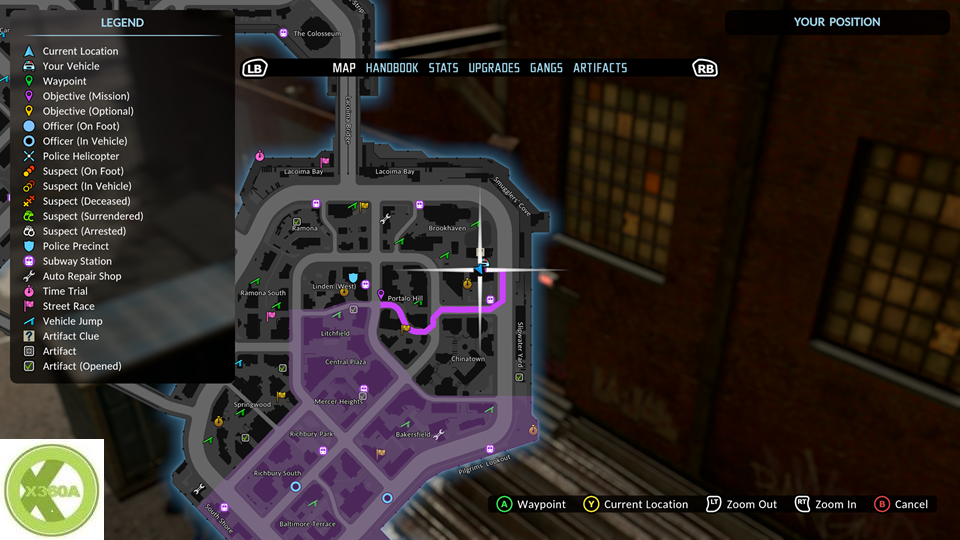Click the Police Precinct legend entry

point(76,246)
